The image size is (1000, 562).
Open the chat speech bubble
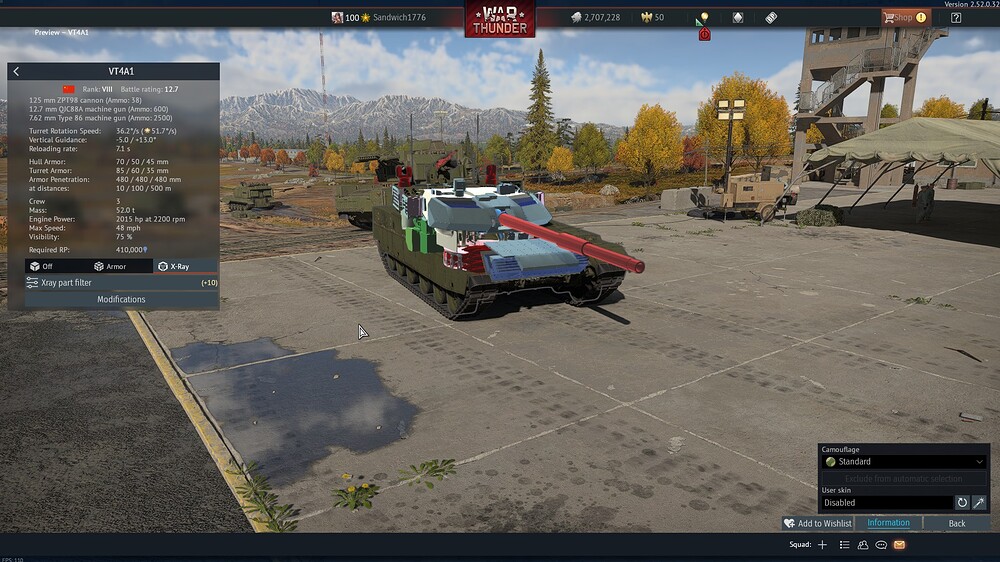tap(881, 545)
